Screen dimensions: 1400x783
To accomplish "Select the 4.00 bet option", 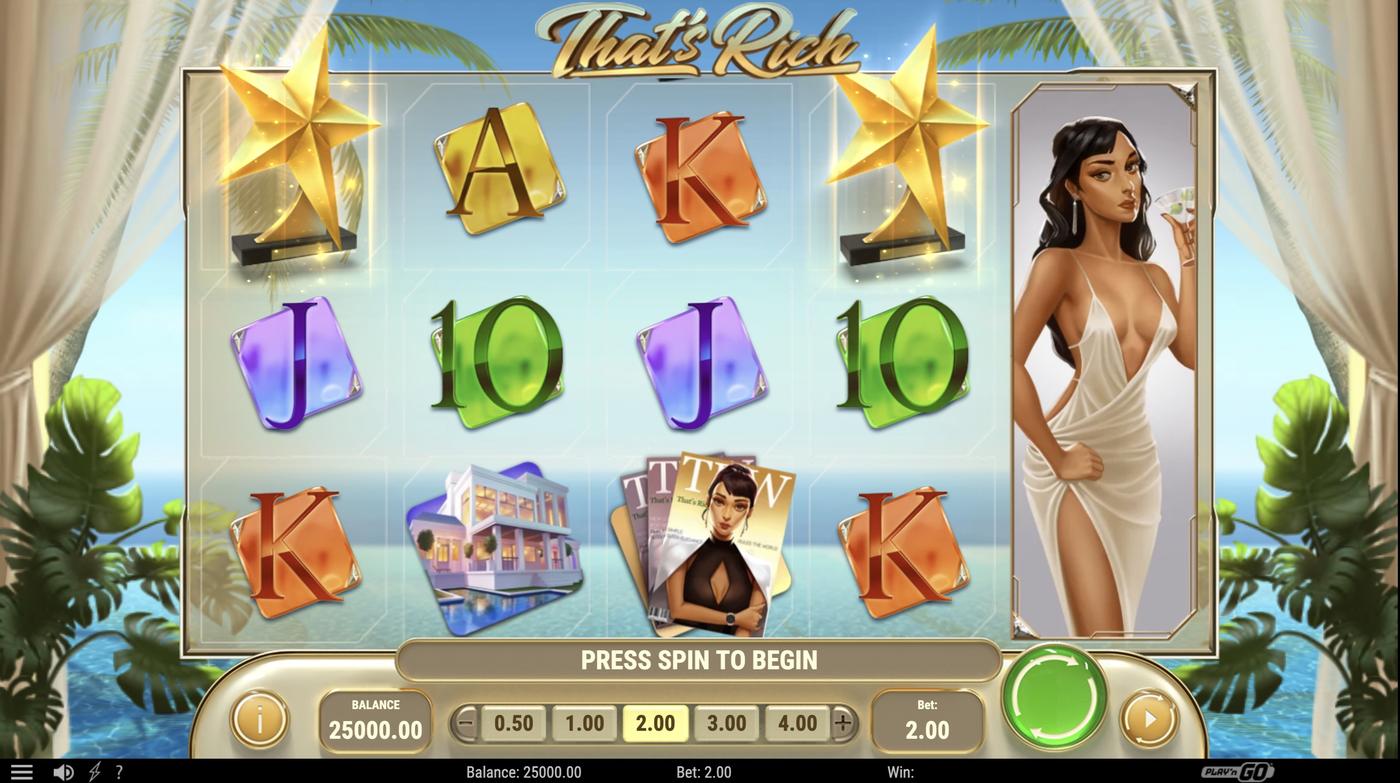I will pos(795,721).
